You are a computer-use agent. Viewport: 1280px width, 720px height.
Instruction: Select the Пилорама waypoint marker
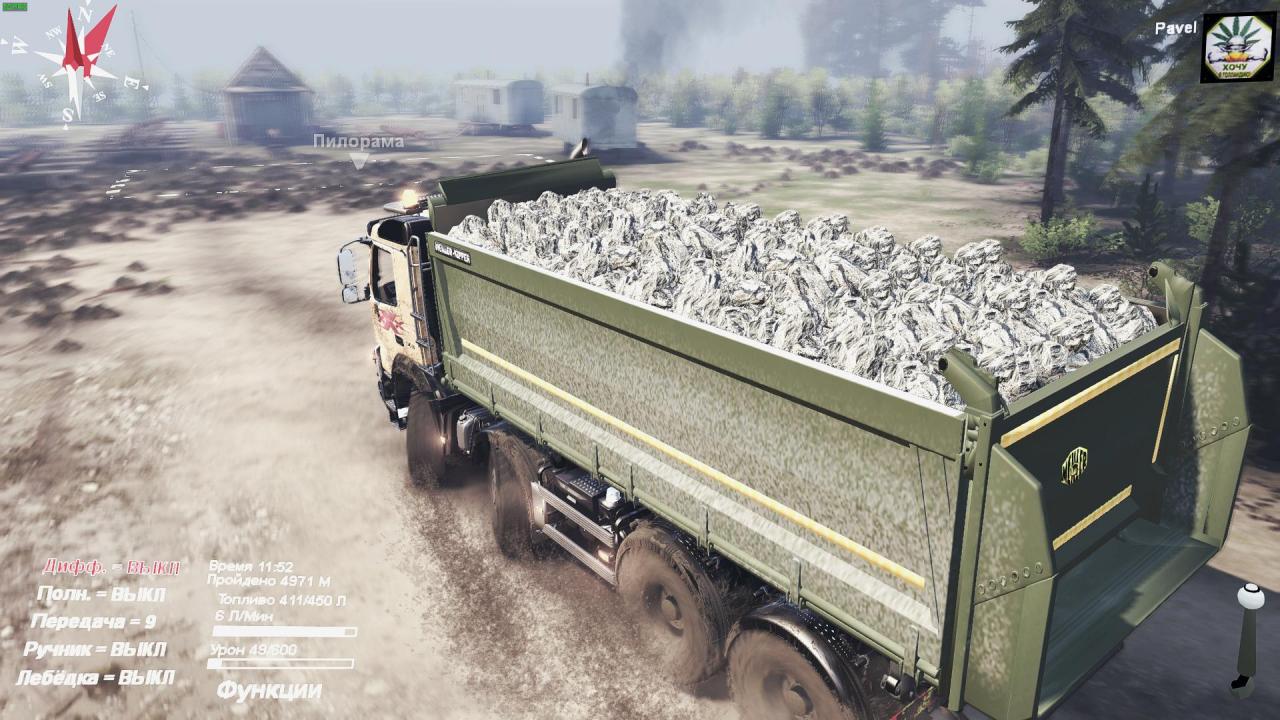358,159
